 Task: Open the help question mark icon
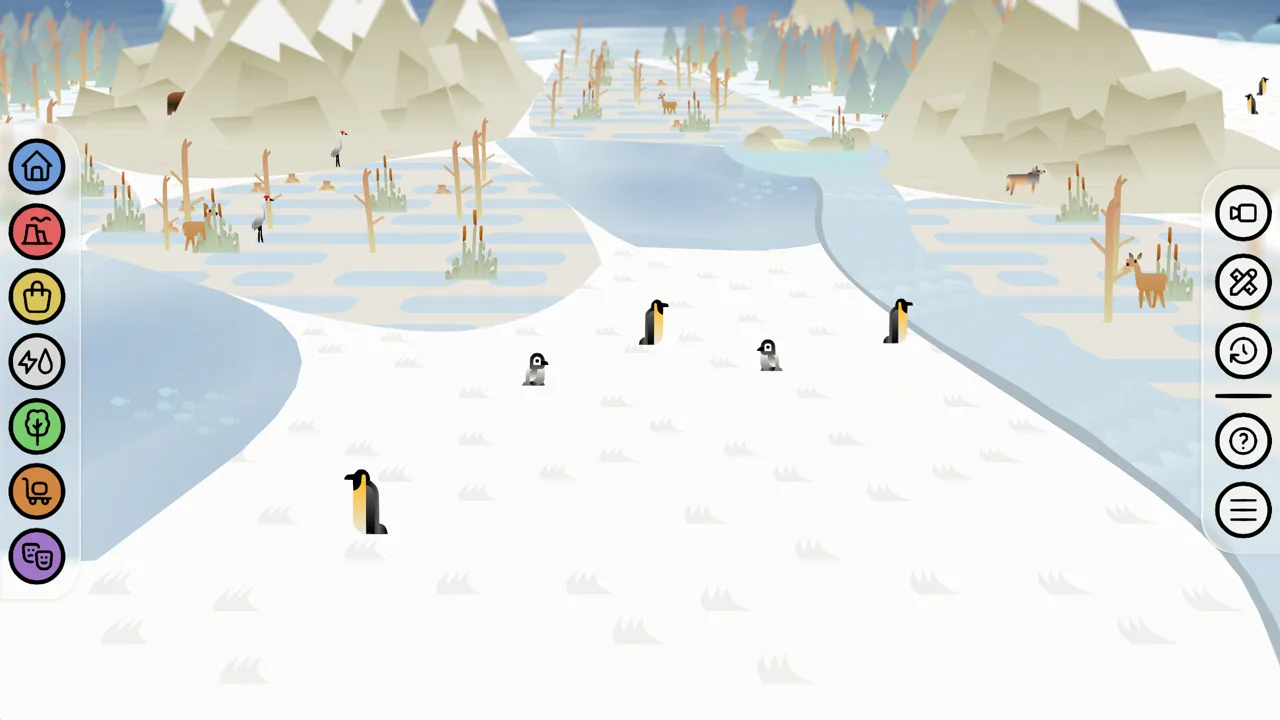[x=1243, y=441]
